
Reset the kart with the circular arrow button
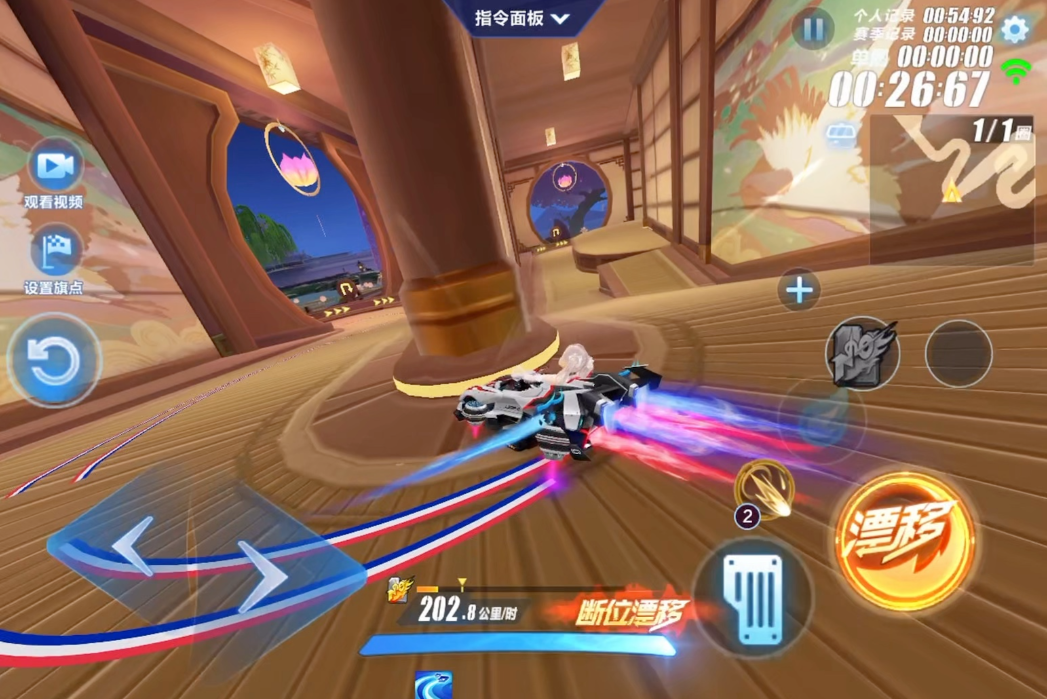point(53,361)
